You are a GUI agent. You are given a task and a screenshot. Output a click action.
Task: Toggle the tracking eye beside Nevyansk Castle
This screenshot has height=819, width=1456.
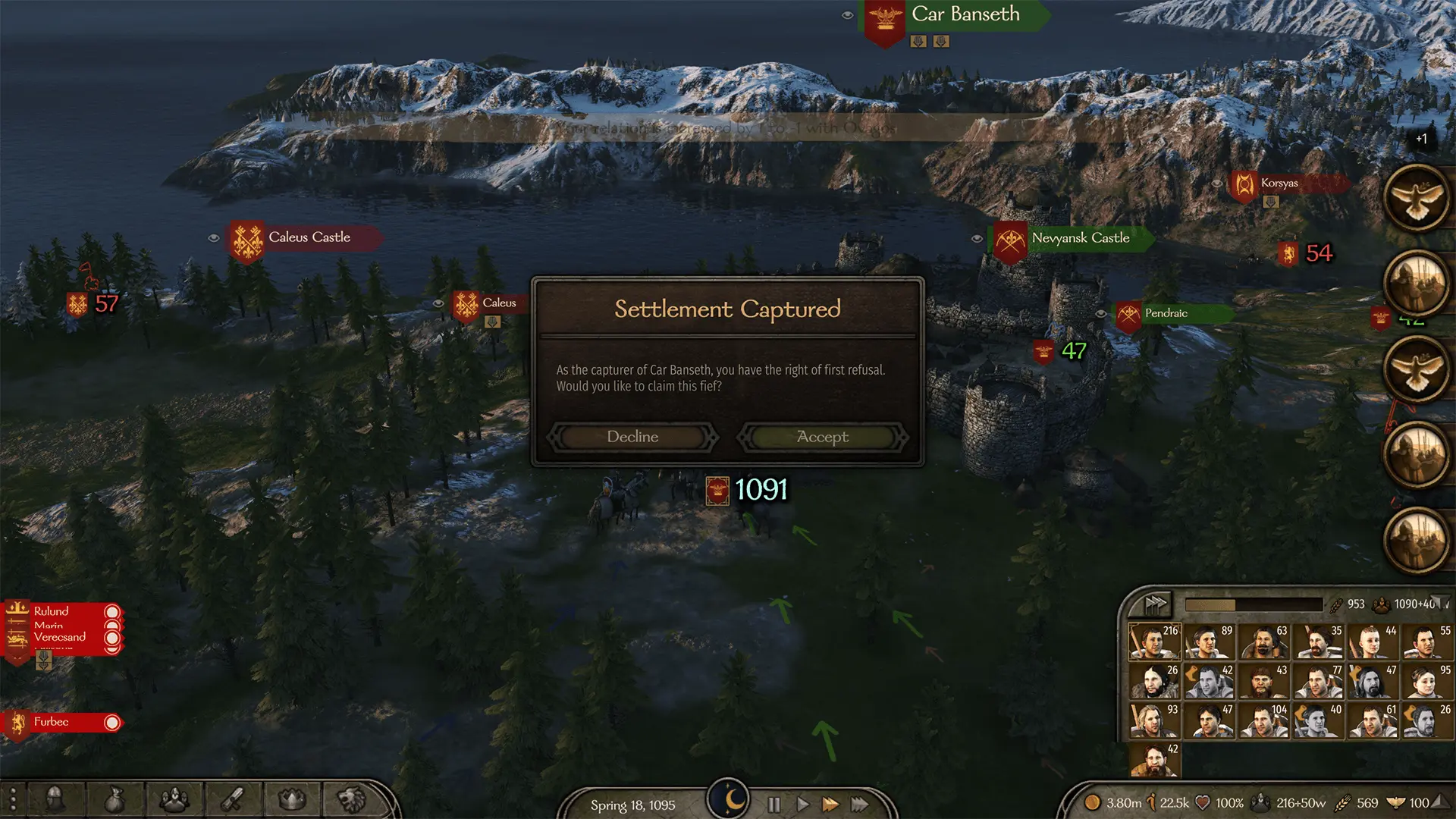click(977, 238)
